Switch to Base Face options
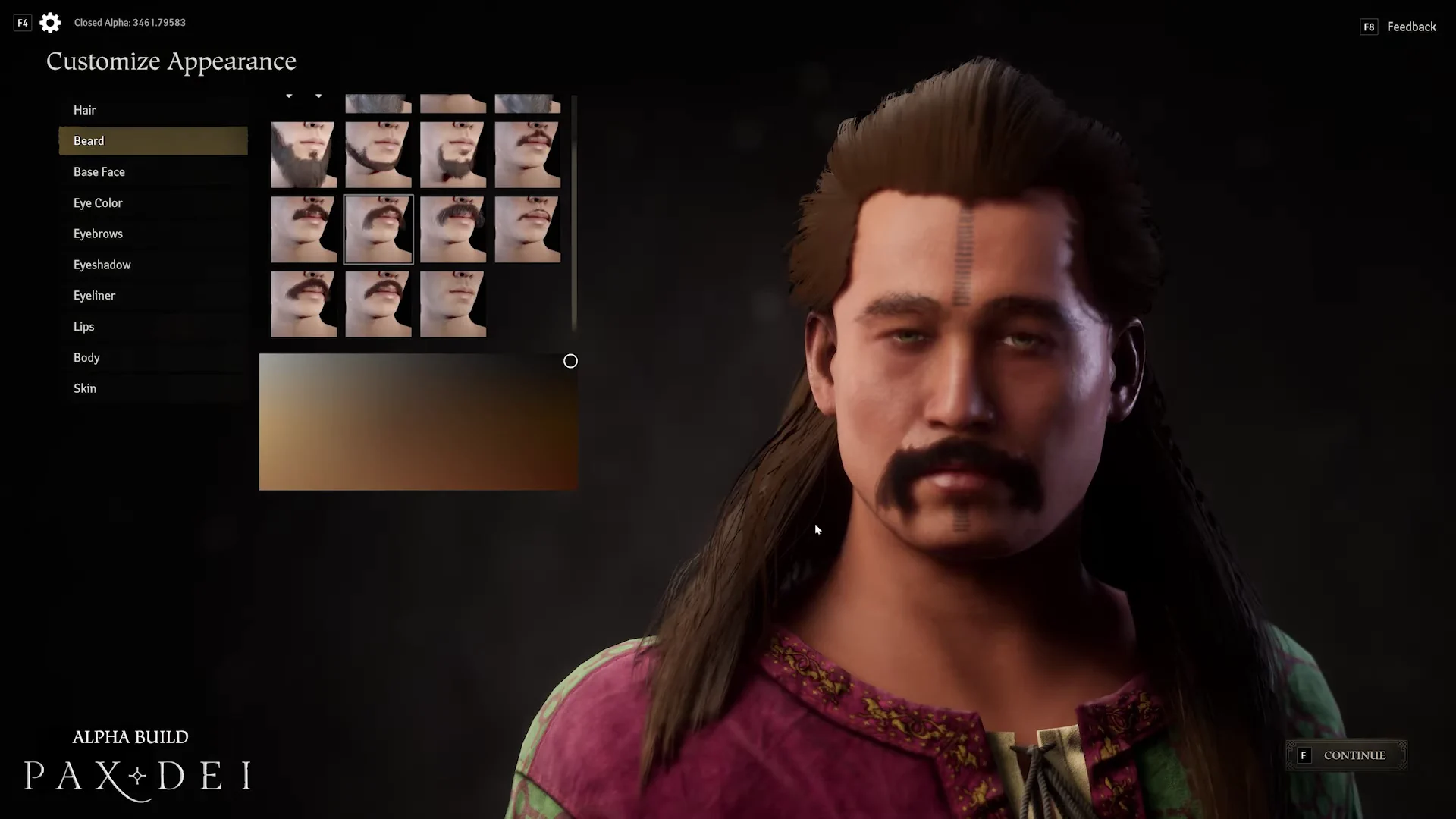Viewport: 1456px width, 819px height. pos(99,172)
